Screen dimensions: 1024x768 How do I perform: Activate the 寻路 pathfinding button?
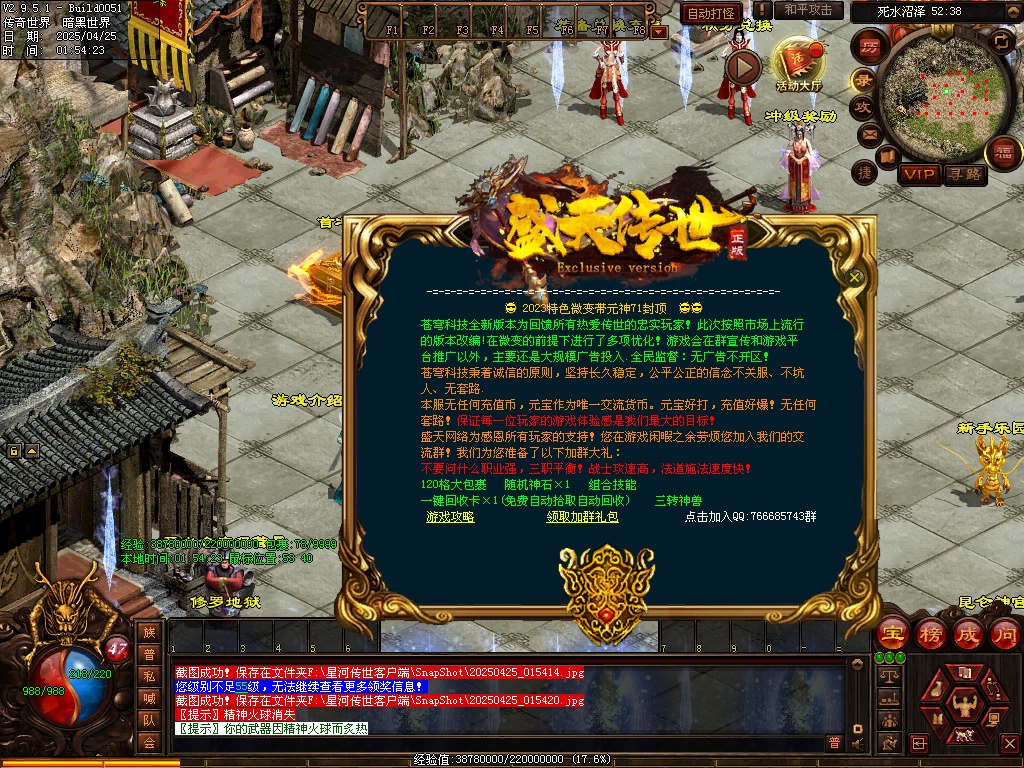click(x=965, y=174)
